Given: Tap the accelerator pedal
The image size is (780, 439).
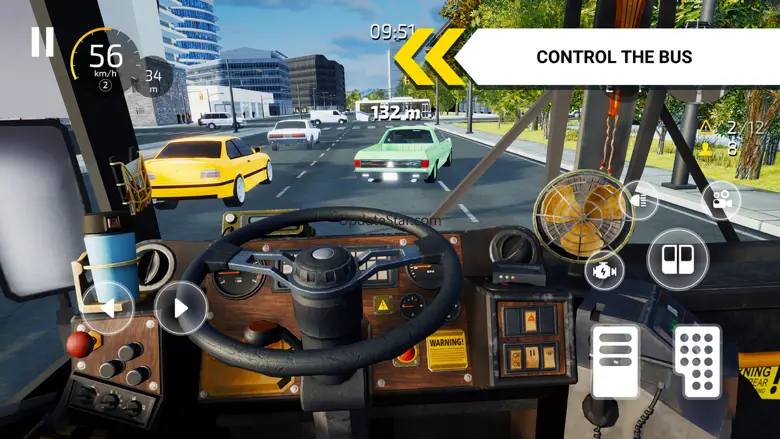Looking at the screenshot, I should pyautogui.click(x=696, y=360).
